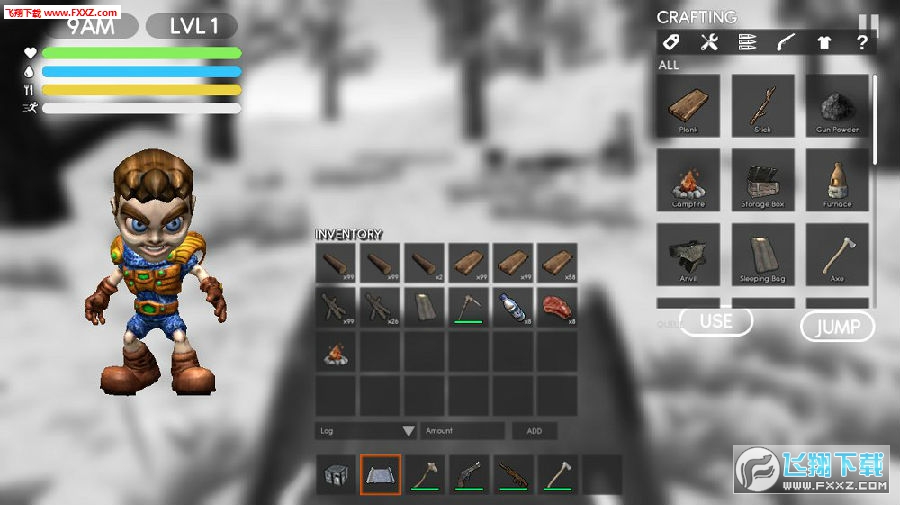Select the water bottle inventory slot
Image resolution: width=900 pixels, height=505 pixels.
point(513,306)
